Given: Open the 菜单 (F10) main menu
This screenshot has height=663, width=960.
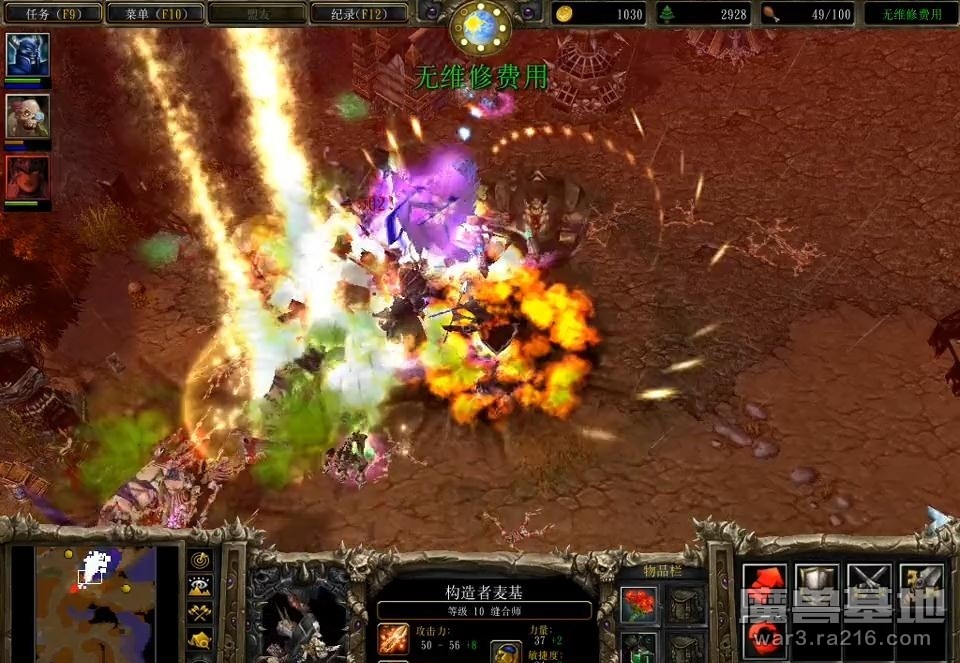Looking at the screenshot, I should [153, 13].
